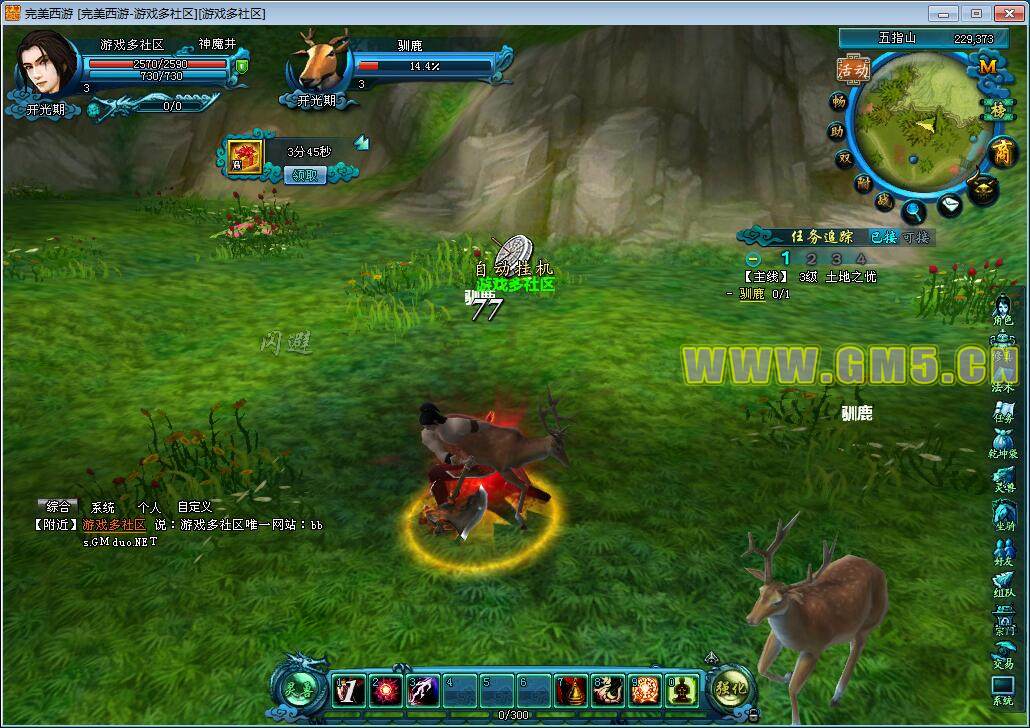The height and width of the screenshot is (728, 1030).
Task: Select the 土地之忧 main quest entry
Action: 850,277
